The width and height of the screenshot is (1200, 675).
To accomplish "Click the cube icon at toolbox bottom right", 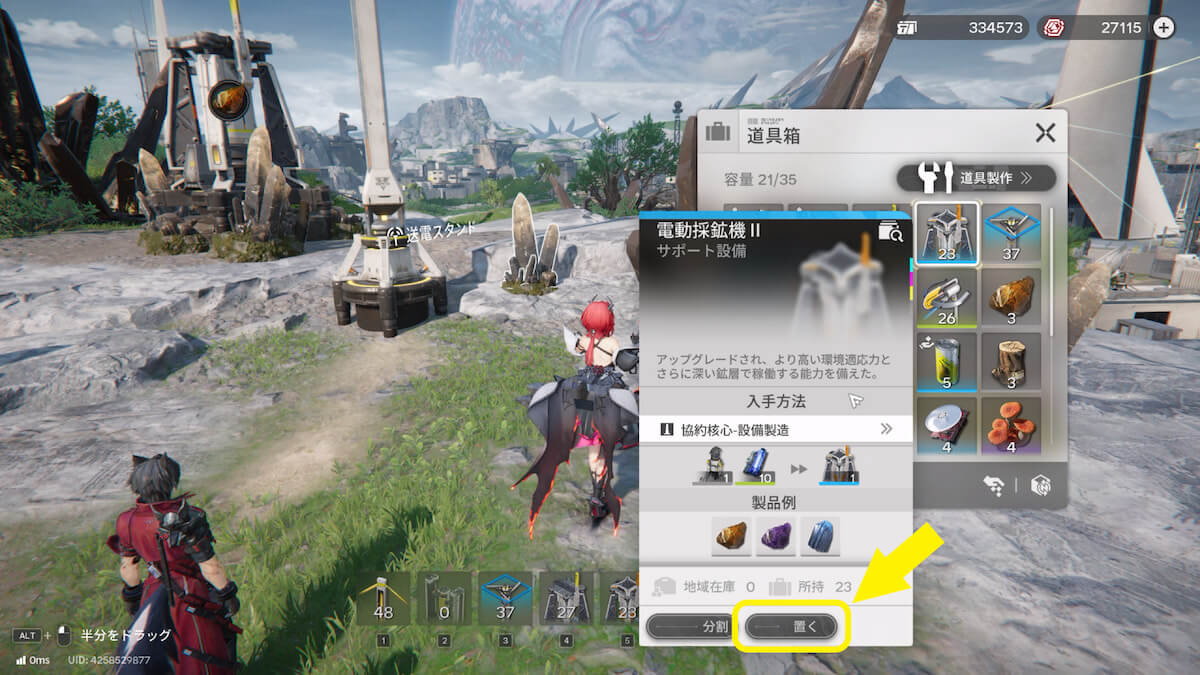I will (1040, 485).
